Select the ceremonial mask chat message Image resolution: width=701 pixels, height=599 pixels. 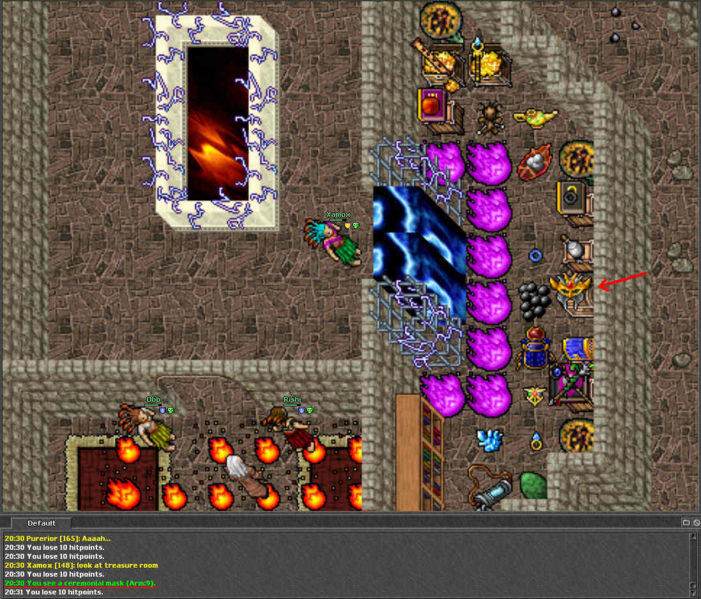80,583
